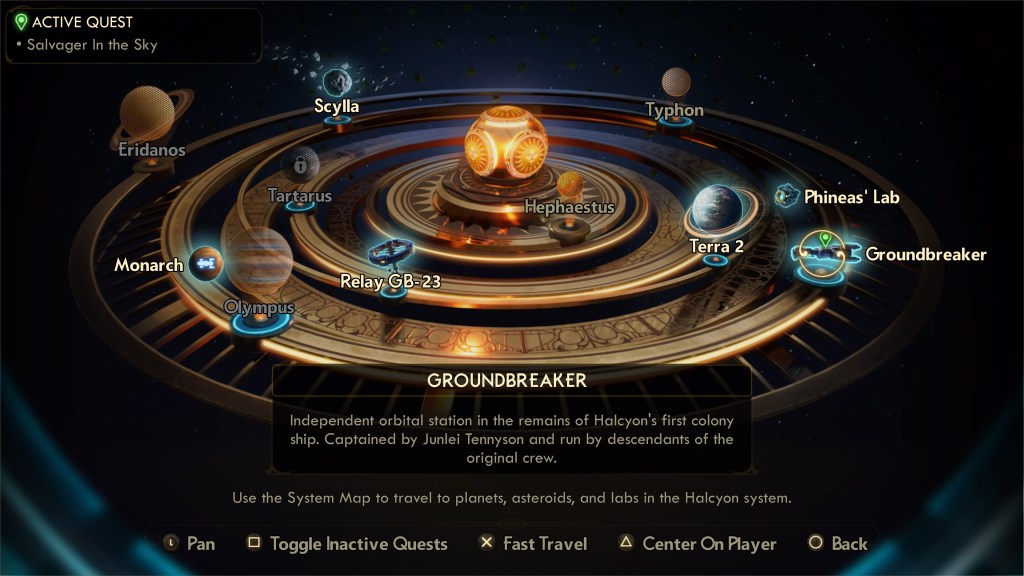
Task: Choose the Scylla asteroid
Action: [x=337, y=82]
